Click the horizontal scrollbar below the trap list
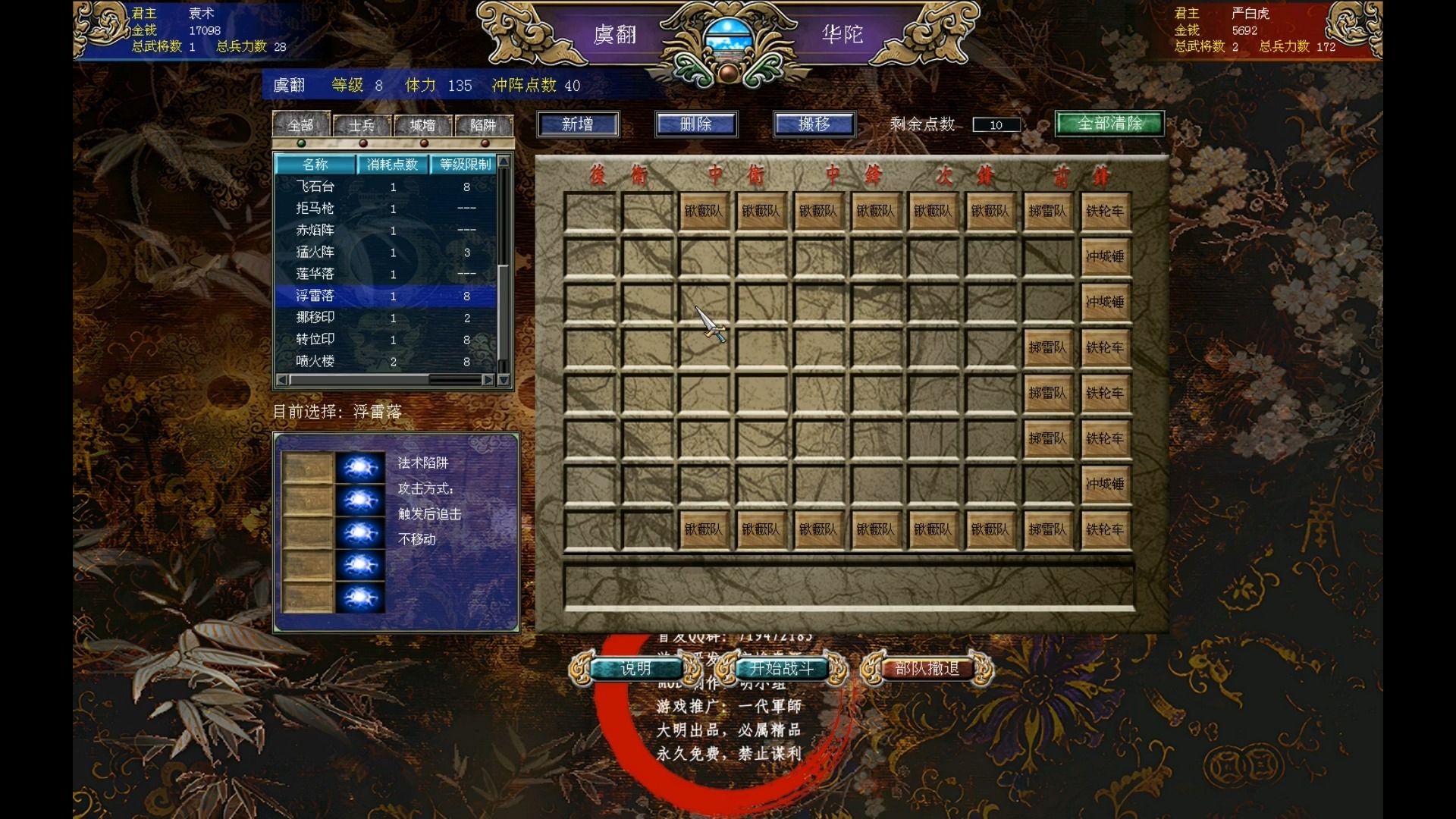The image size is (1456, 819). (383, 380)
